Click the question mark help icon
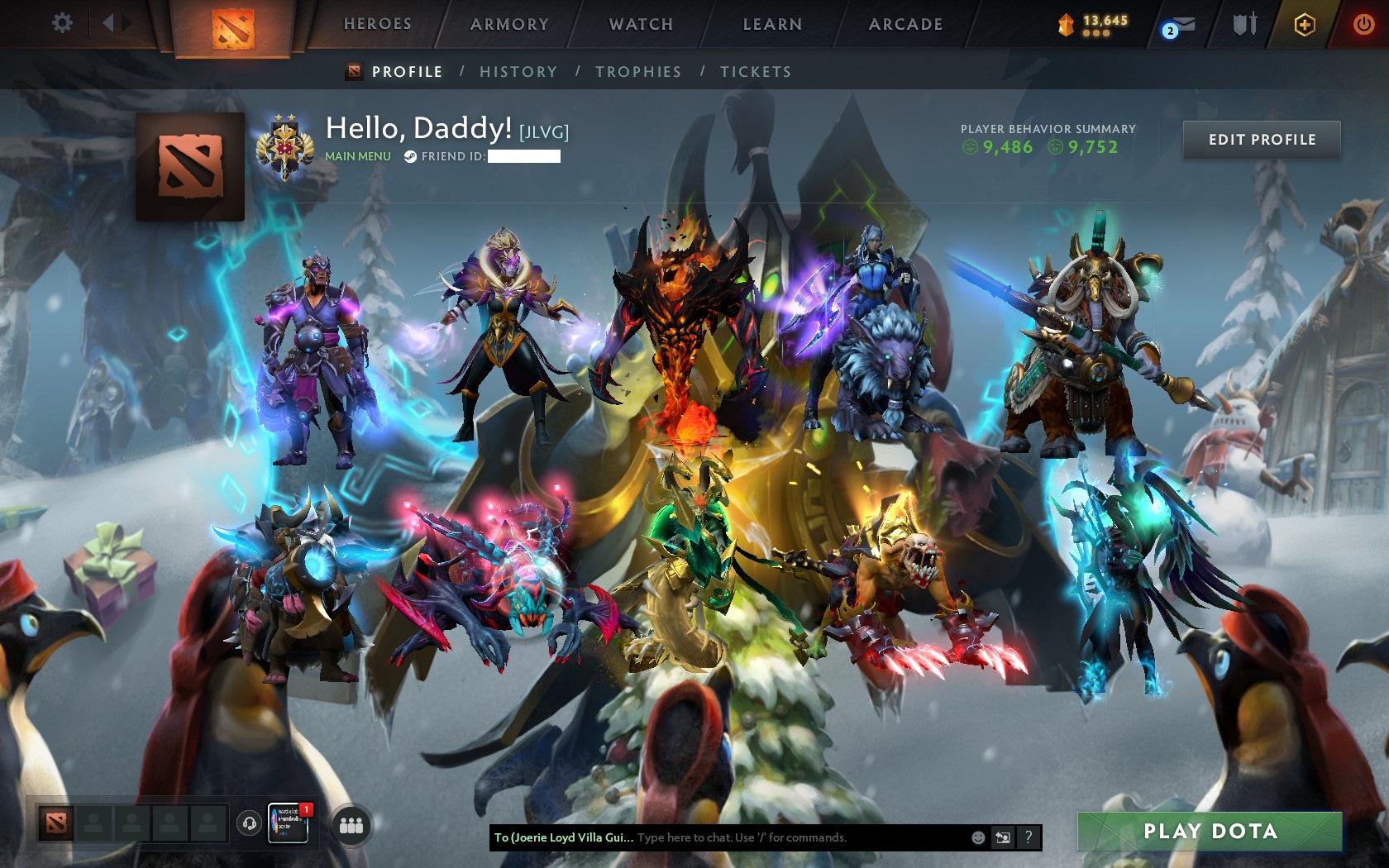 tap(1029, 837)
